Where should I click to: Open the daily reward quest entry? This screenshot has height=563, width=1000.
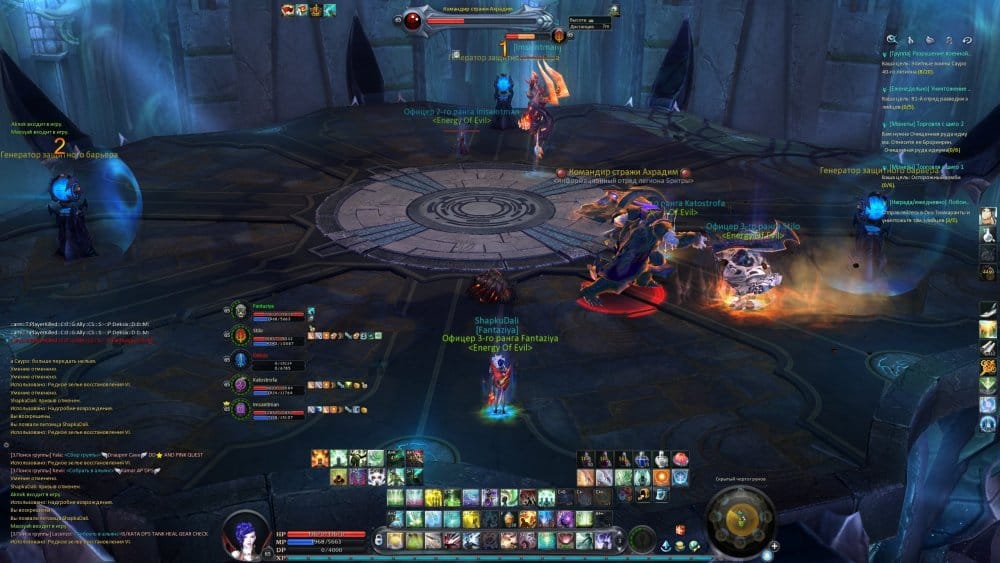point(930,201)
